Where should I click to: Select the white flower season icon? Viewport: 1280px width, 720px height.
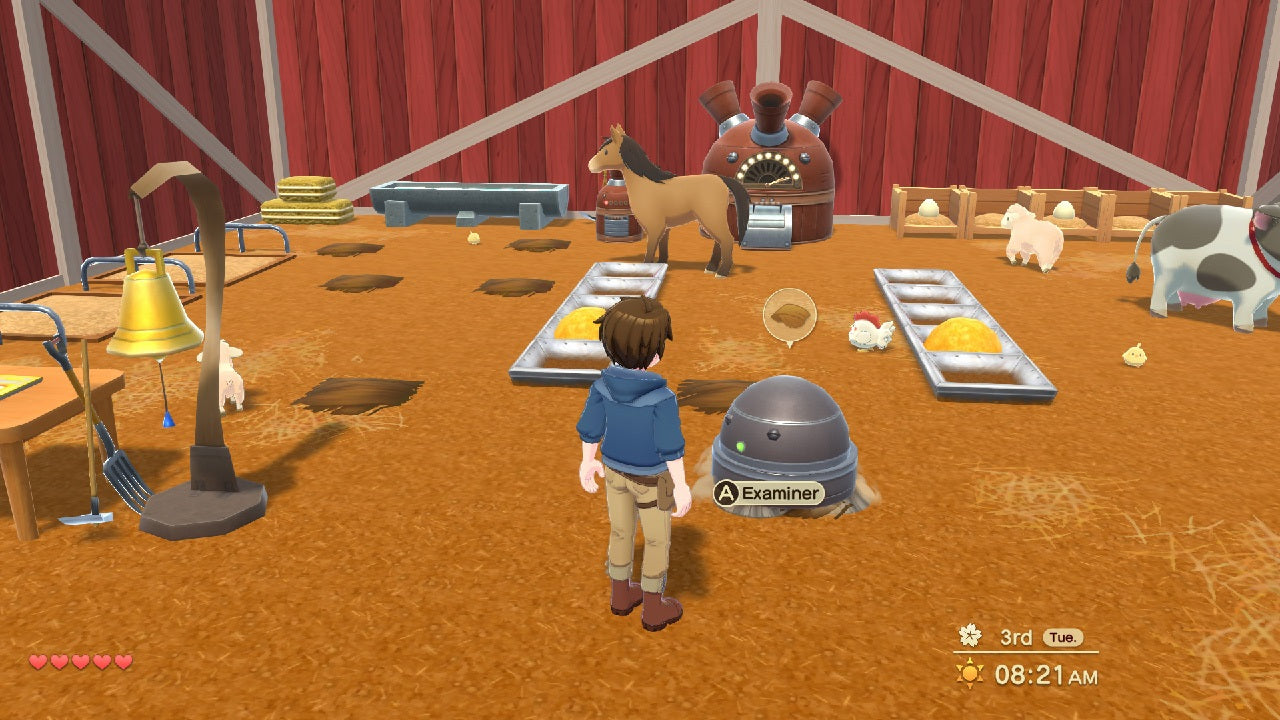point(968,633)
